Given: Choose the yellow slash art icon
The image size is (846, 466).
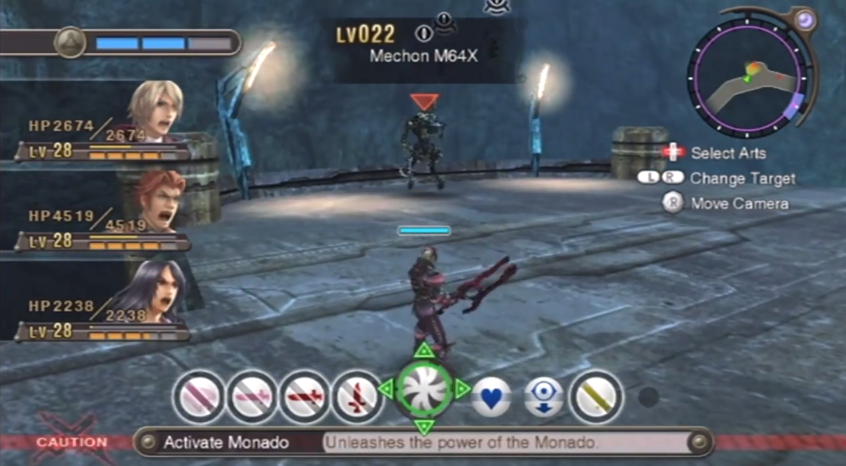Looking at the screenshot, I should pos(597,397).
